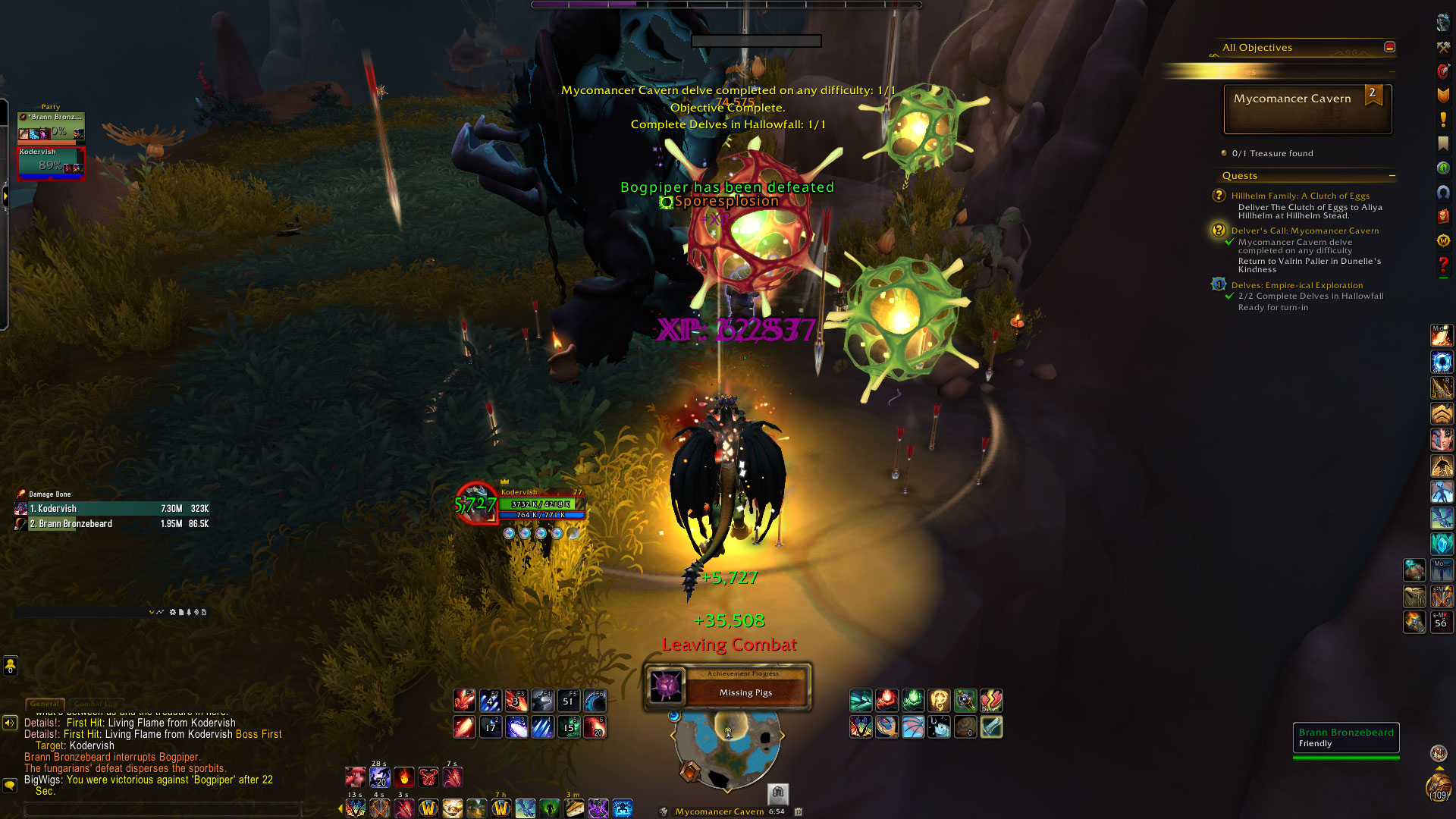Open the red question mark help icon
The image size is (1456, 819).
pos(1443,266)
